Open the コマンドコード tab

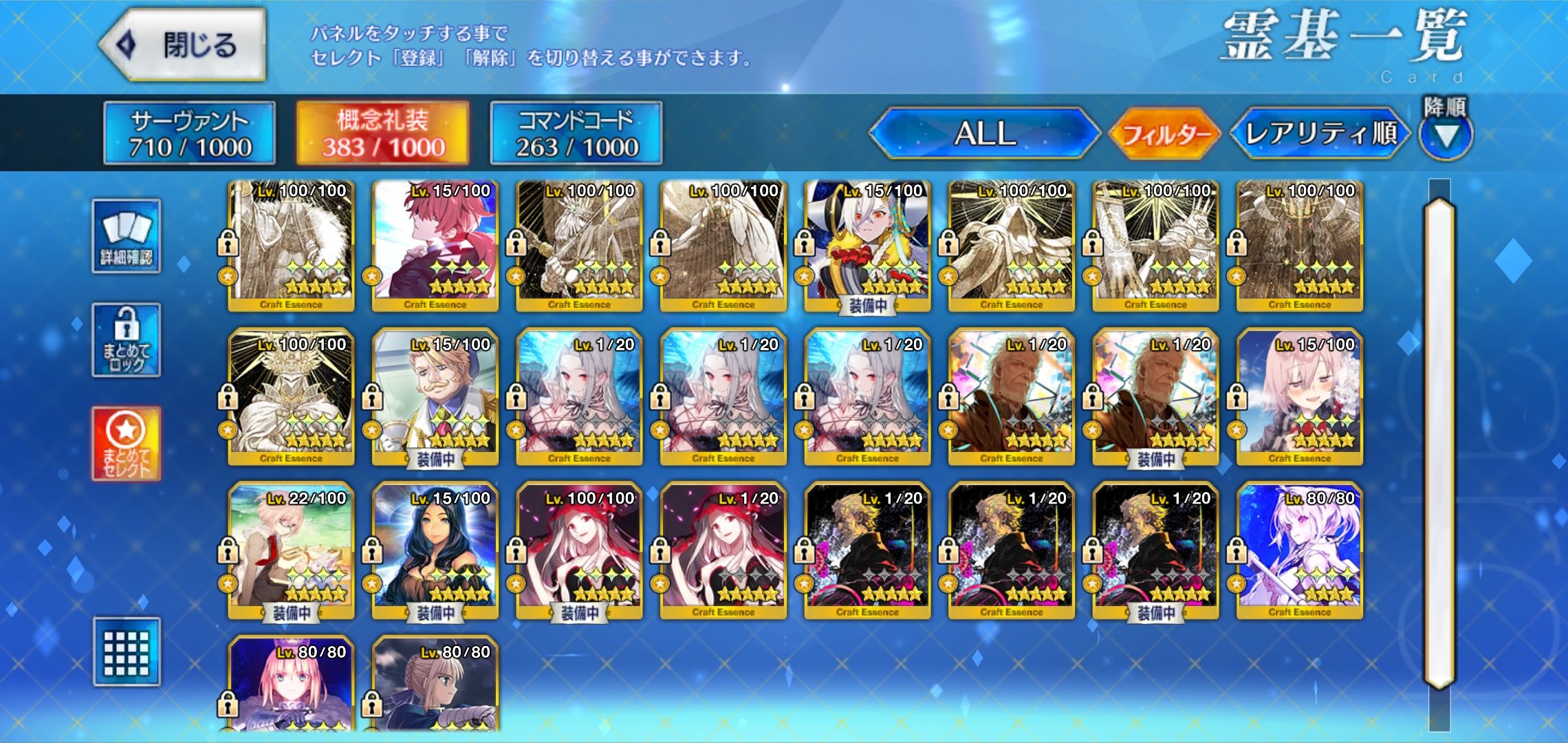576,133
